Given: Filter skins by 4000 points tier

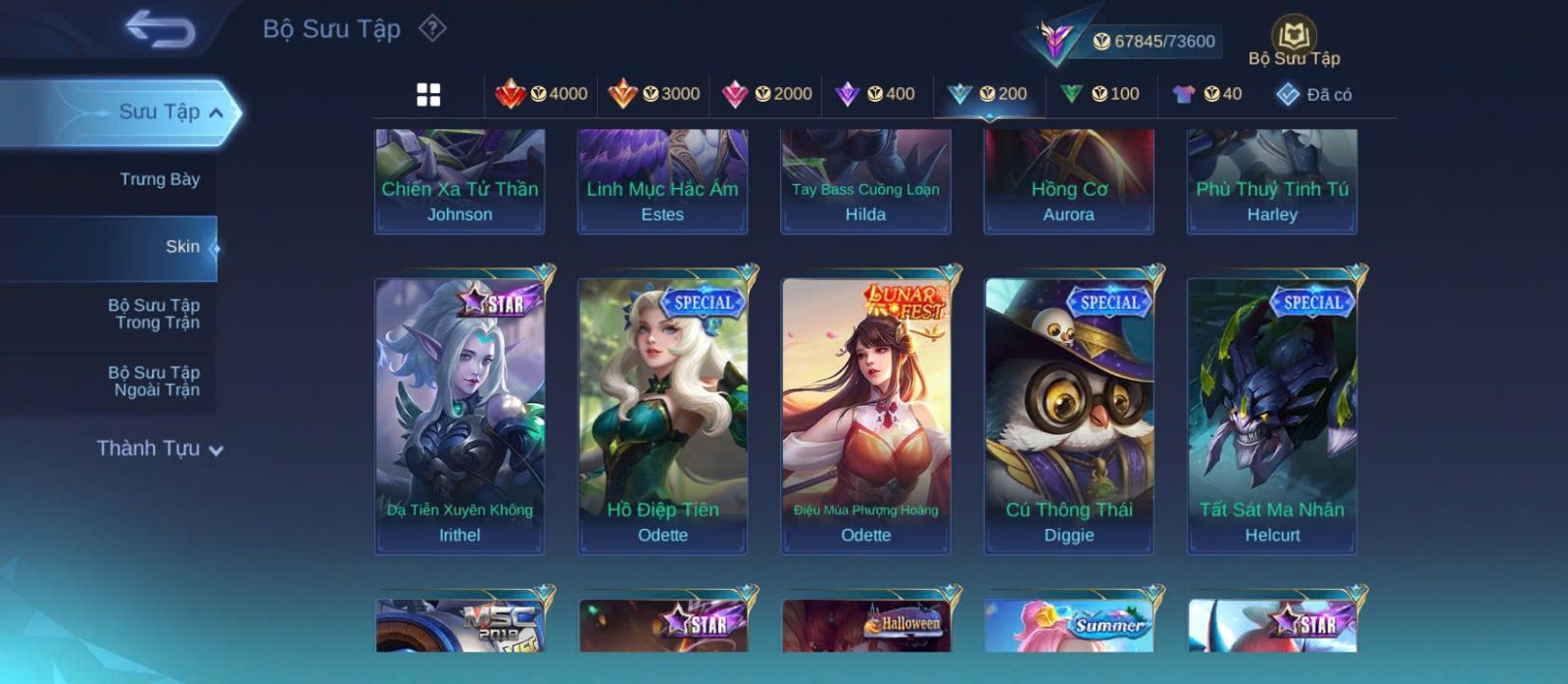Looking at the screenshot, I should click(541, 94).
